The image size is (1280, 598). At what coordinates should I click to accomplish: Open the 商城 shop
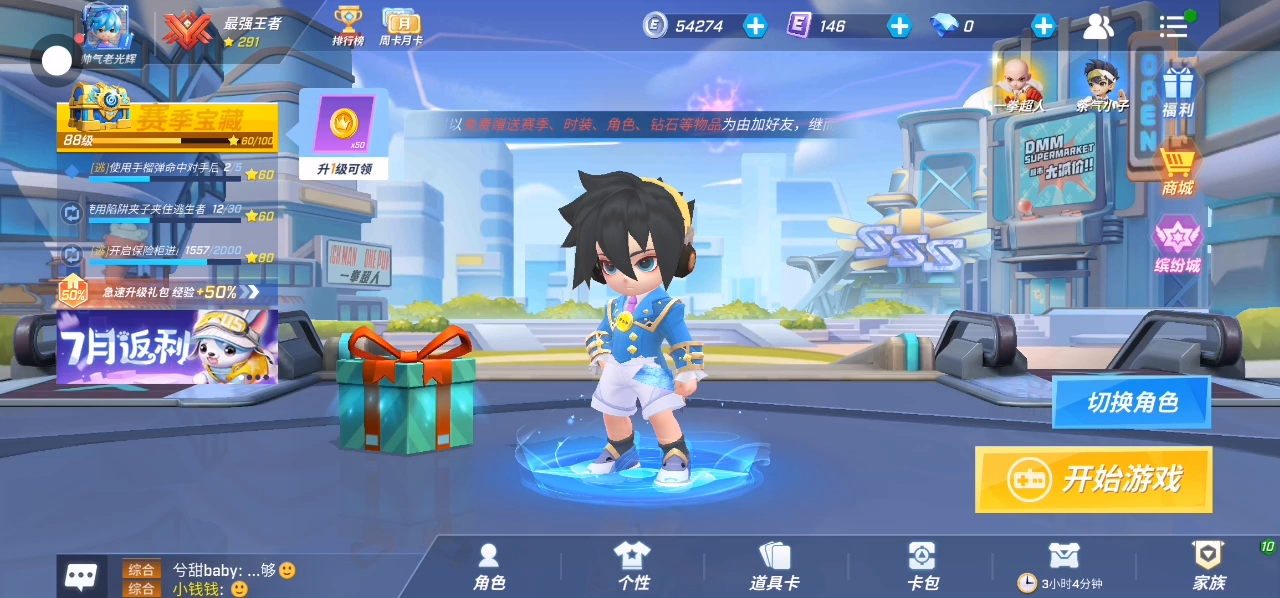[1177, 170]
